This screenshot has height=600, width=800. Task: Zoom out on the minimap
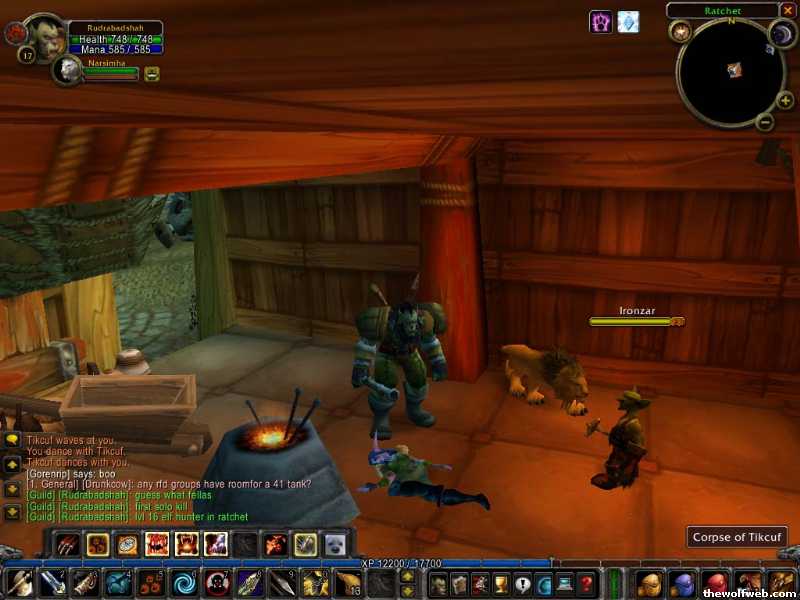(764, 123)
